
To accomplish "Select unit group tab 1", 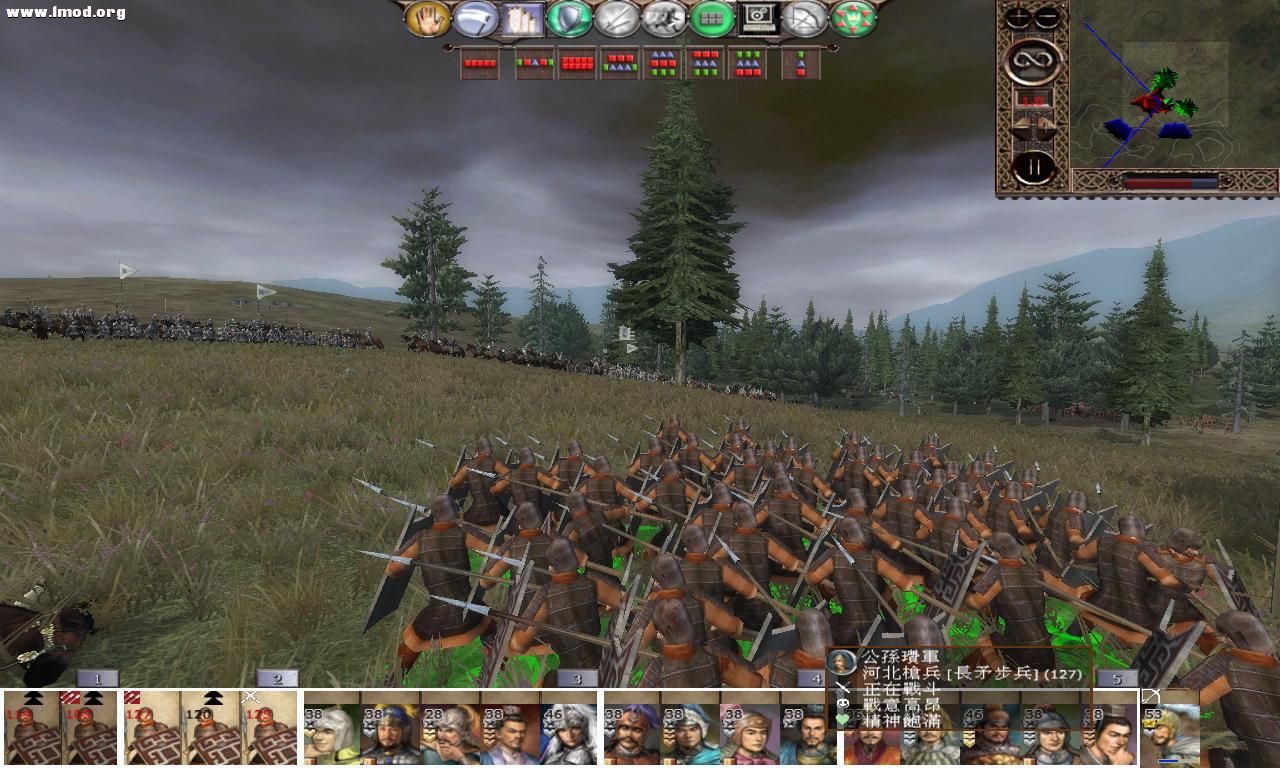I will pos(97,678).
